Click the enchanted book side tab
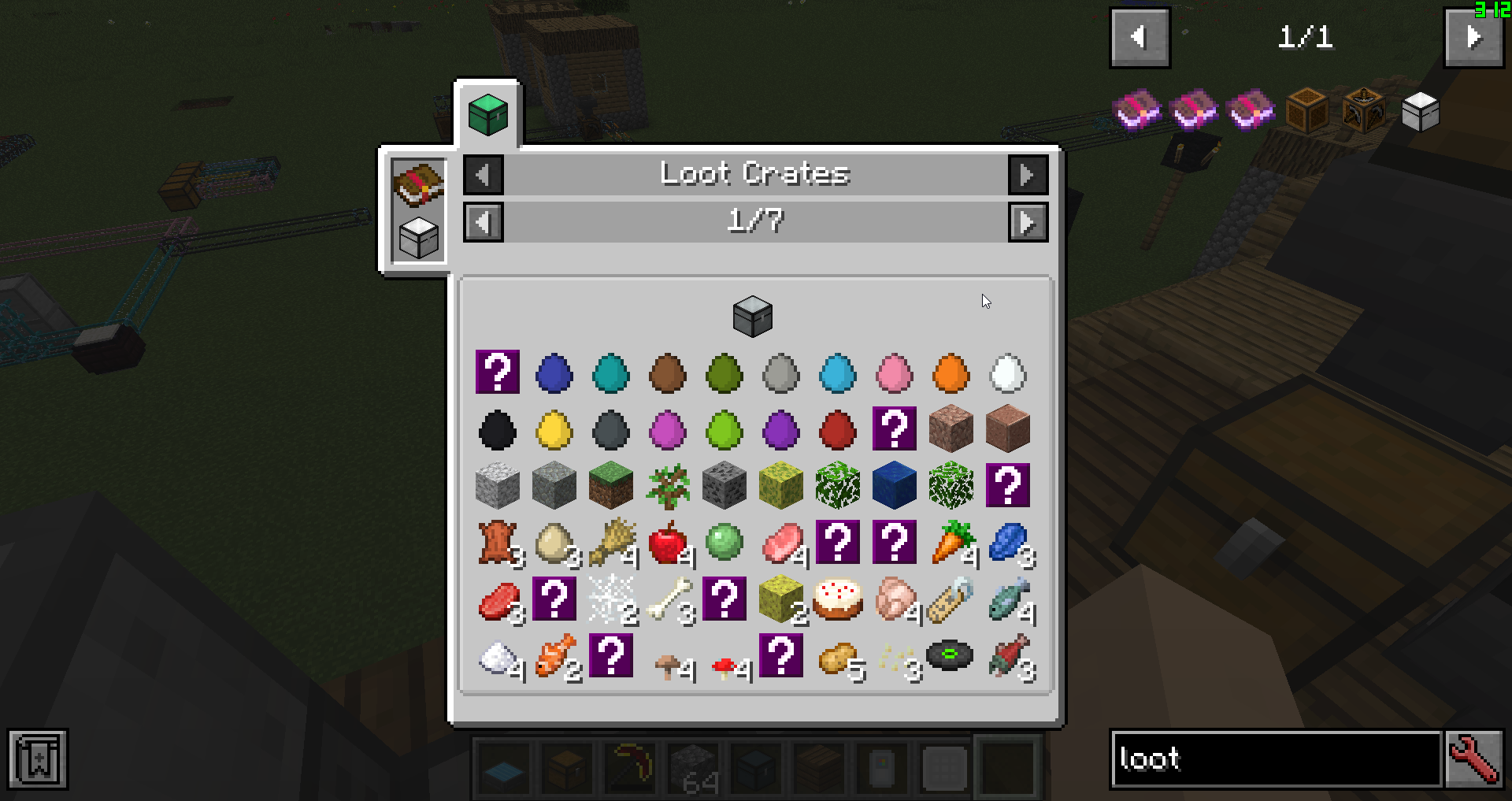Image resolution: width=1512 pixels, height=801 pixels. tap(418, 184)
